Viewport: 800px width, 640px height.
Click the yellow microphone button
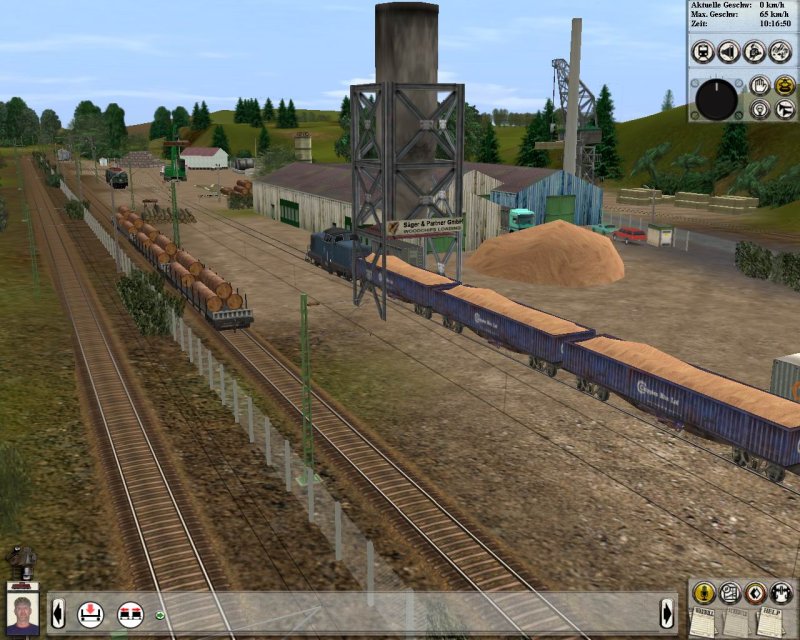703,592
